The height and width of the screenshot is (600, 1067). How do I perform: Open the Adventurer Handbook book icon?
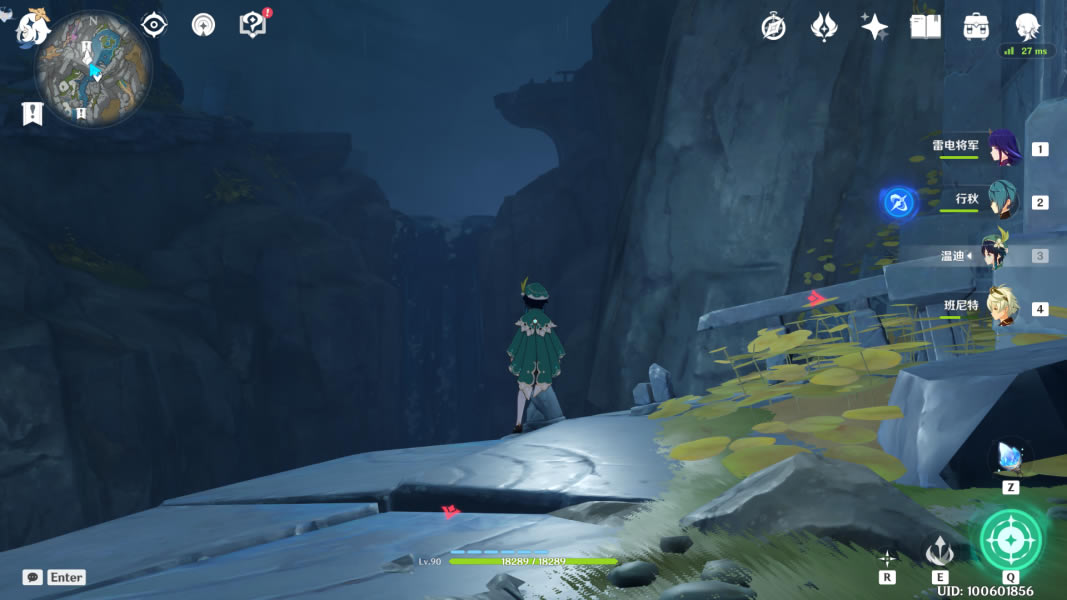coord(926,27)
